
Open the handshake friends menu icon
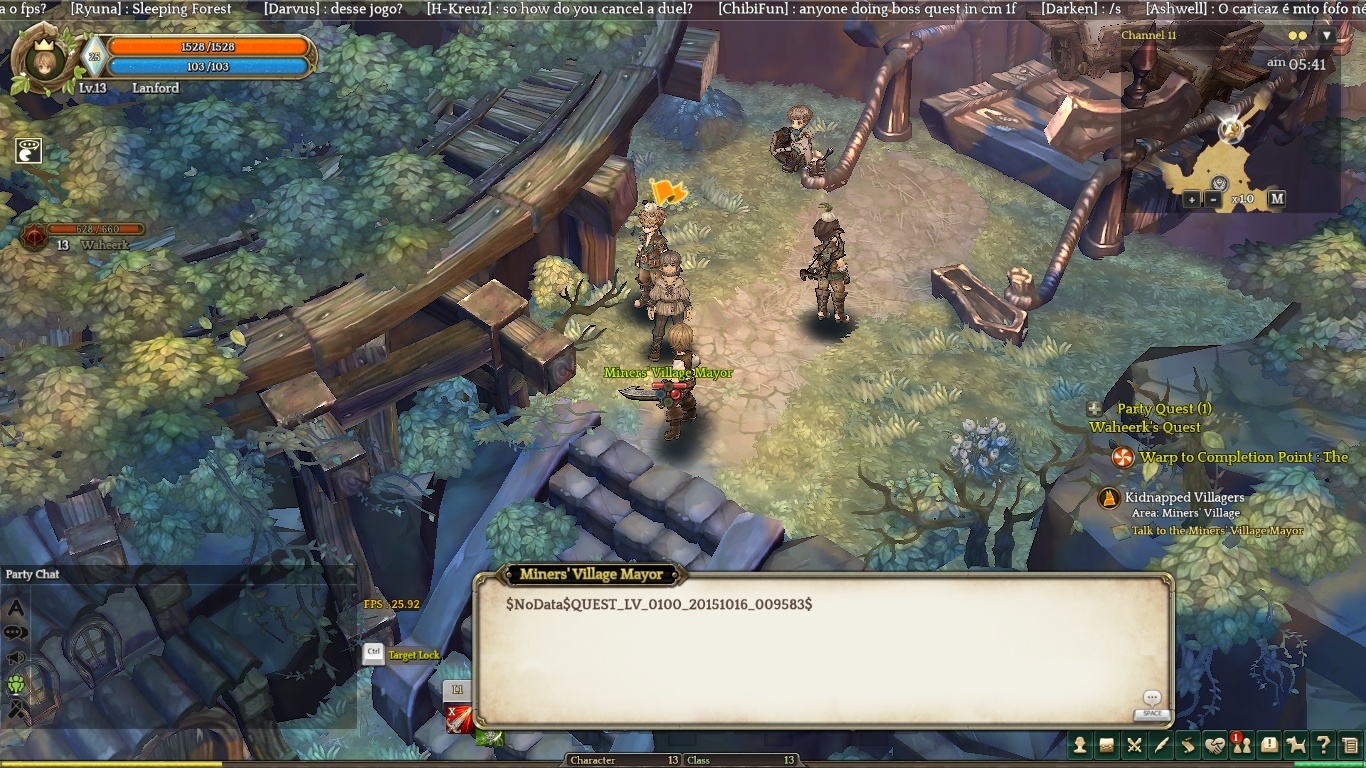[x=1215, y=745]
